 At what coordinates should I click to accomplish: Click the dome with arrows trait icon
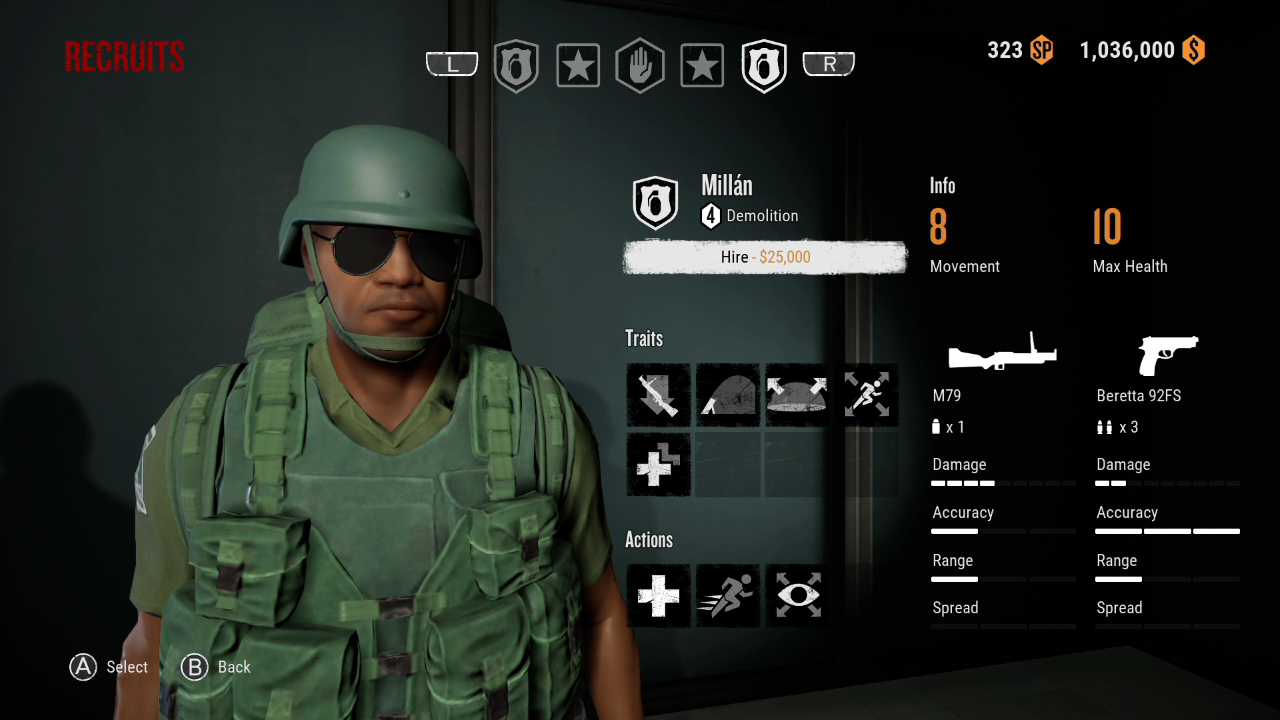click(x=796, y=395)
